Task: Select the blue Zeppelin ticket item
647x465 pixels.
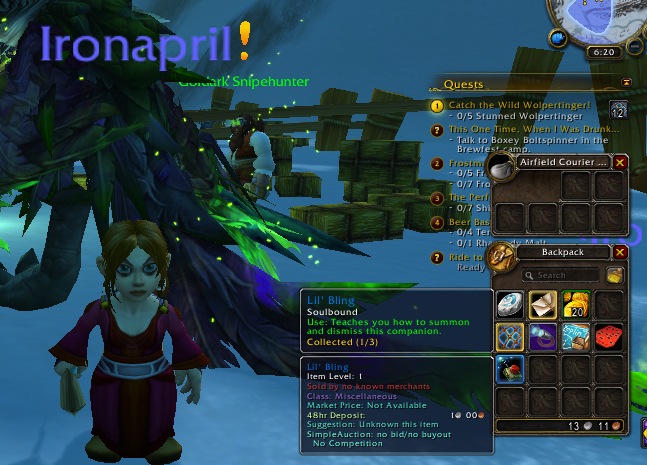Action: coord(577,337)
